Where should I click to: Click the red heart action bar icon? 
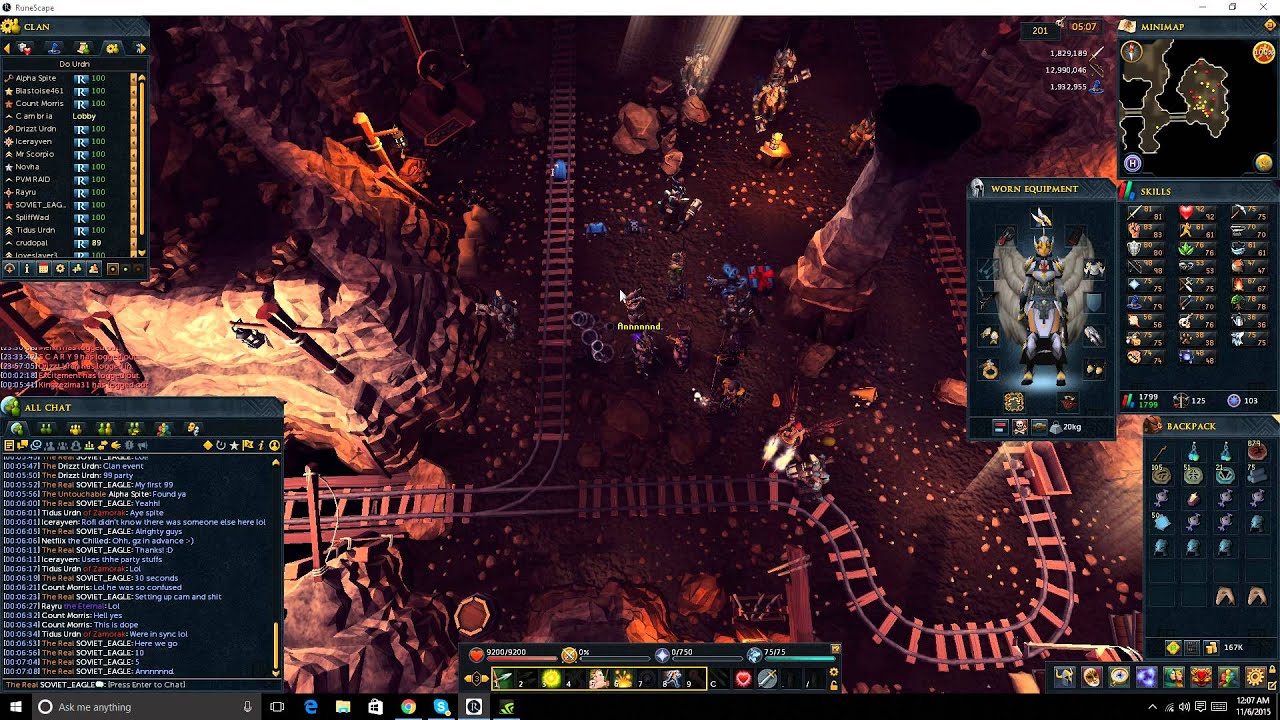tap(743, 679)
